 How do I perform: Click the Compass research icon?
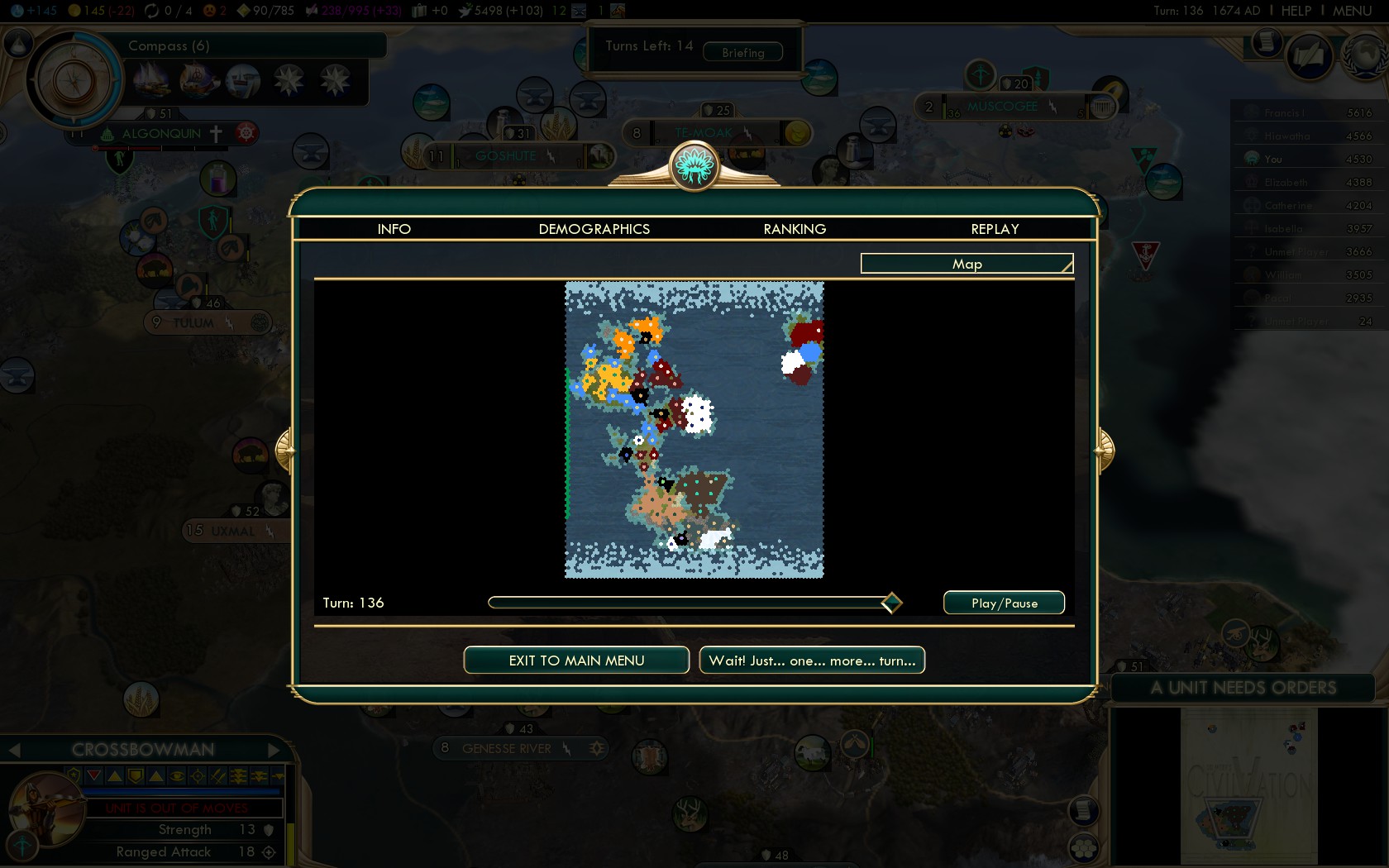pos(74,80)
